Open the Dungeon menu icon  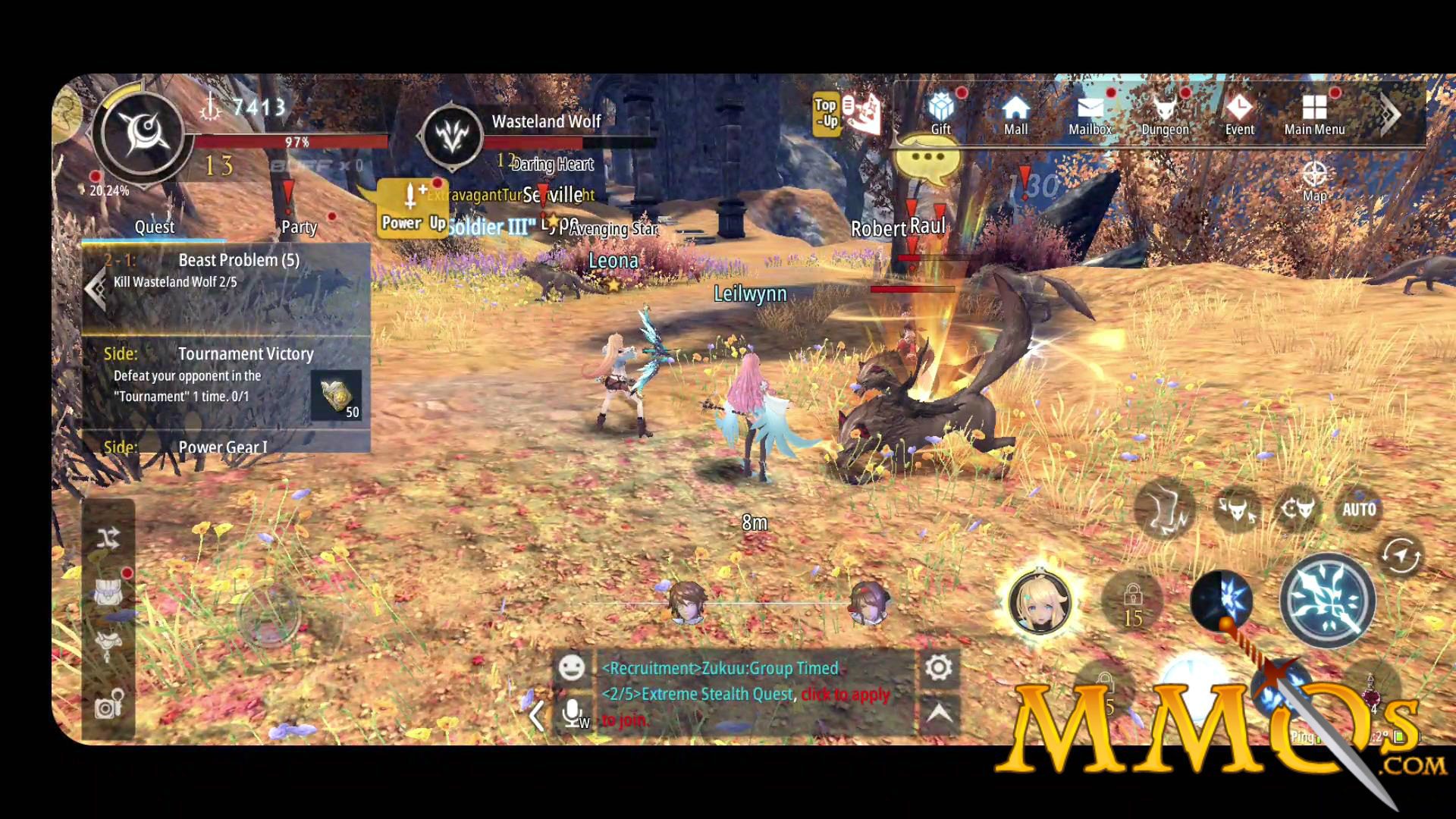1164,112
